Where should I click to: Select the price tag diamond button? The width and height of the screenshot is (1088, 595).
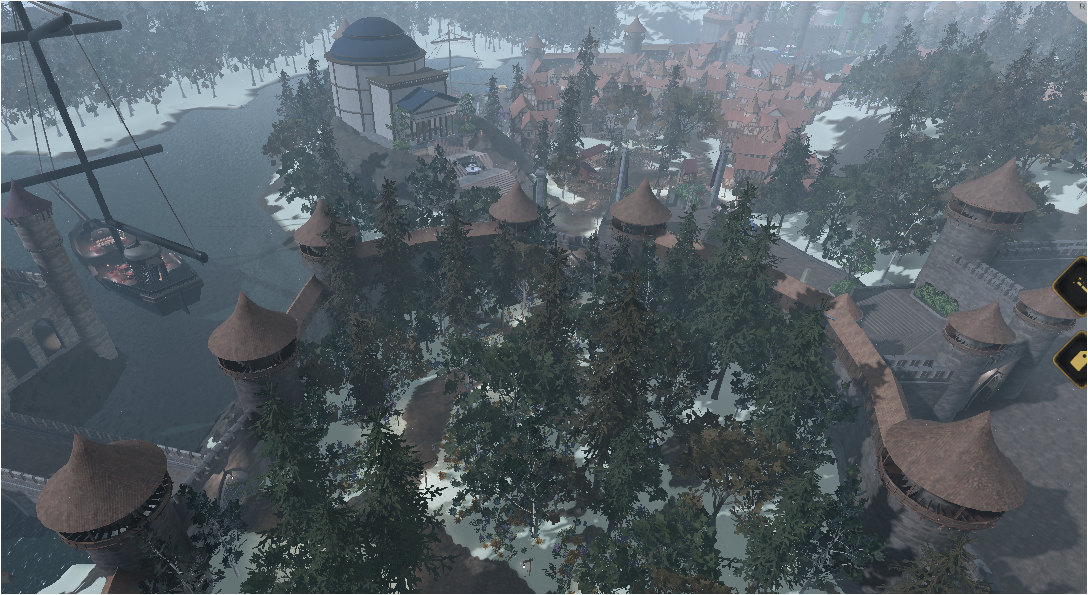[x=1076, y=358]
